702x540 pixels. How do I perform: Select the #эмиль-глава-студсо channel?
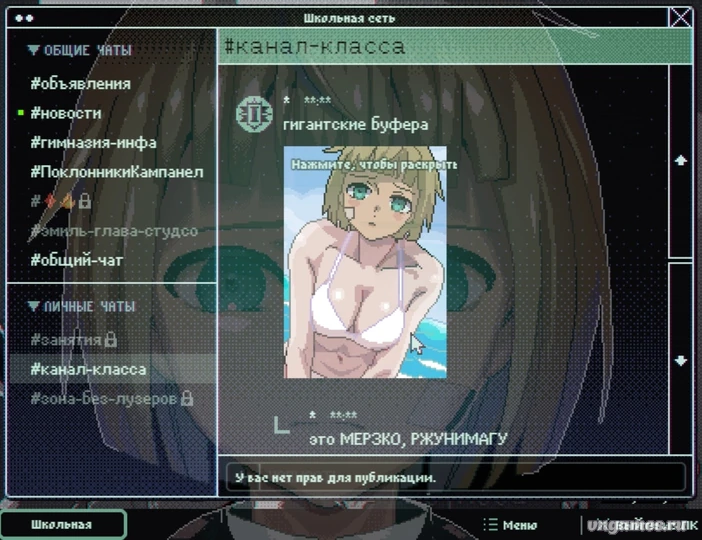(x=113, y=231)
